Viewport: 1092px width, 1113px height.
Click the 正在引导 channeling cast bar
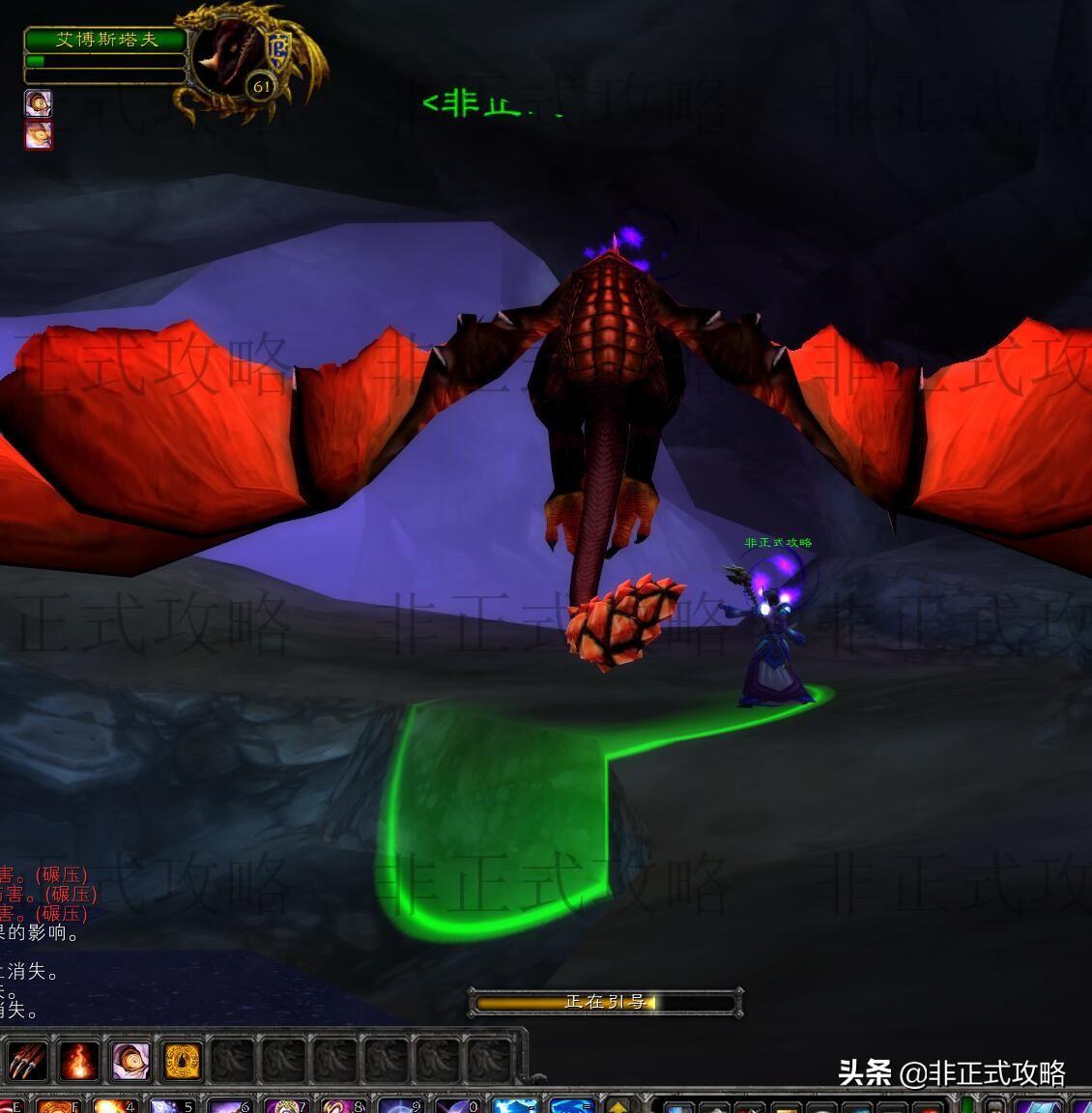coord(605,1002)
